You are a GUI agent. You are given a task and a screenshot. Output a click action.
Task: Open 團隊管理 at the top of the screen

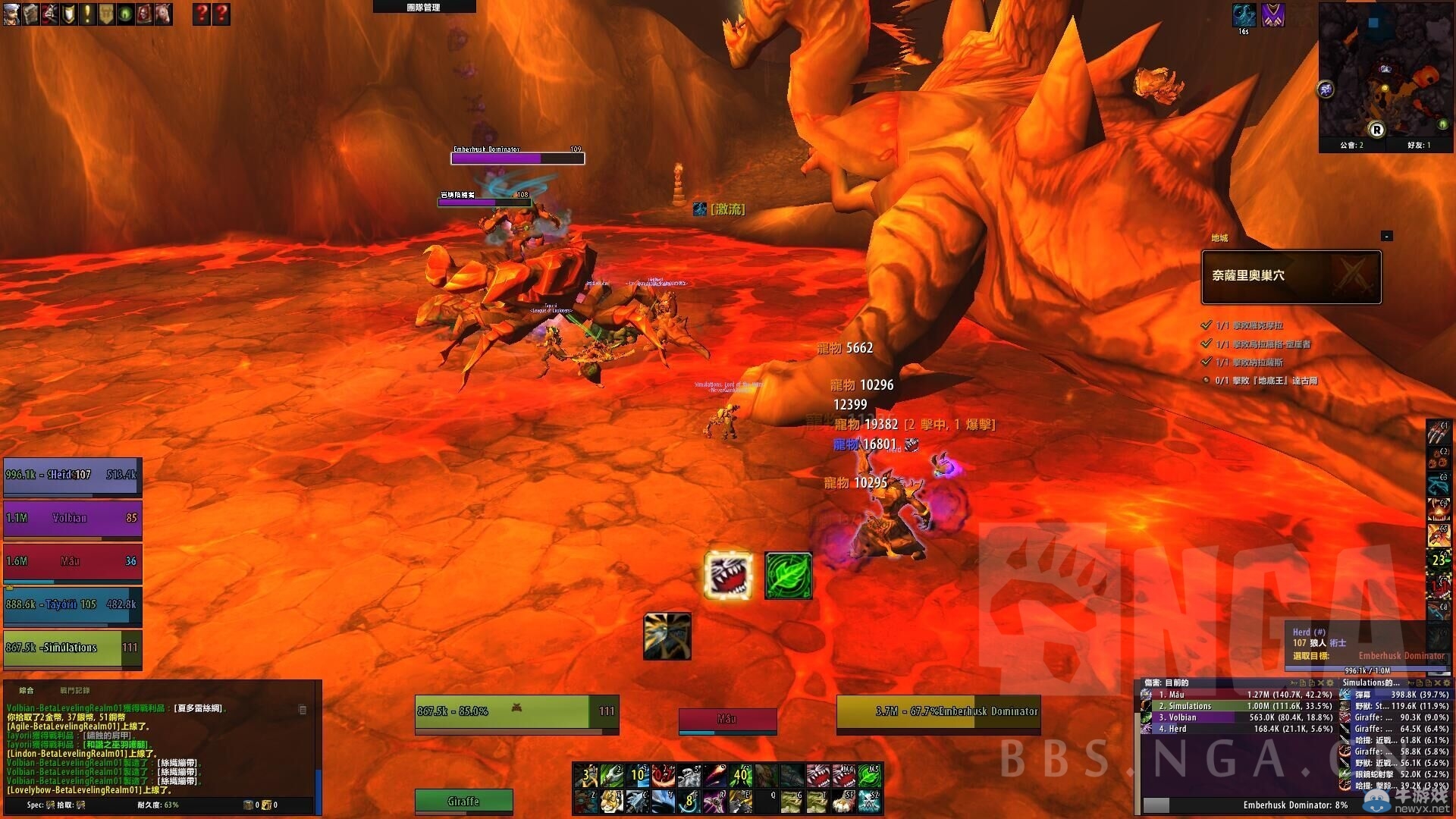click(422, 6)
